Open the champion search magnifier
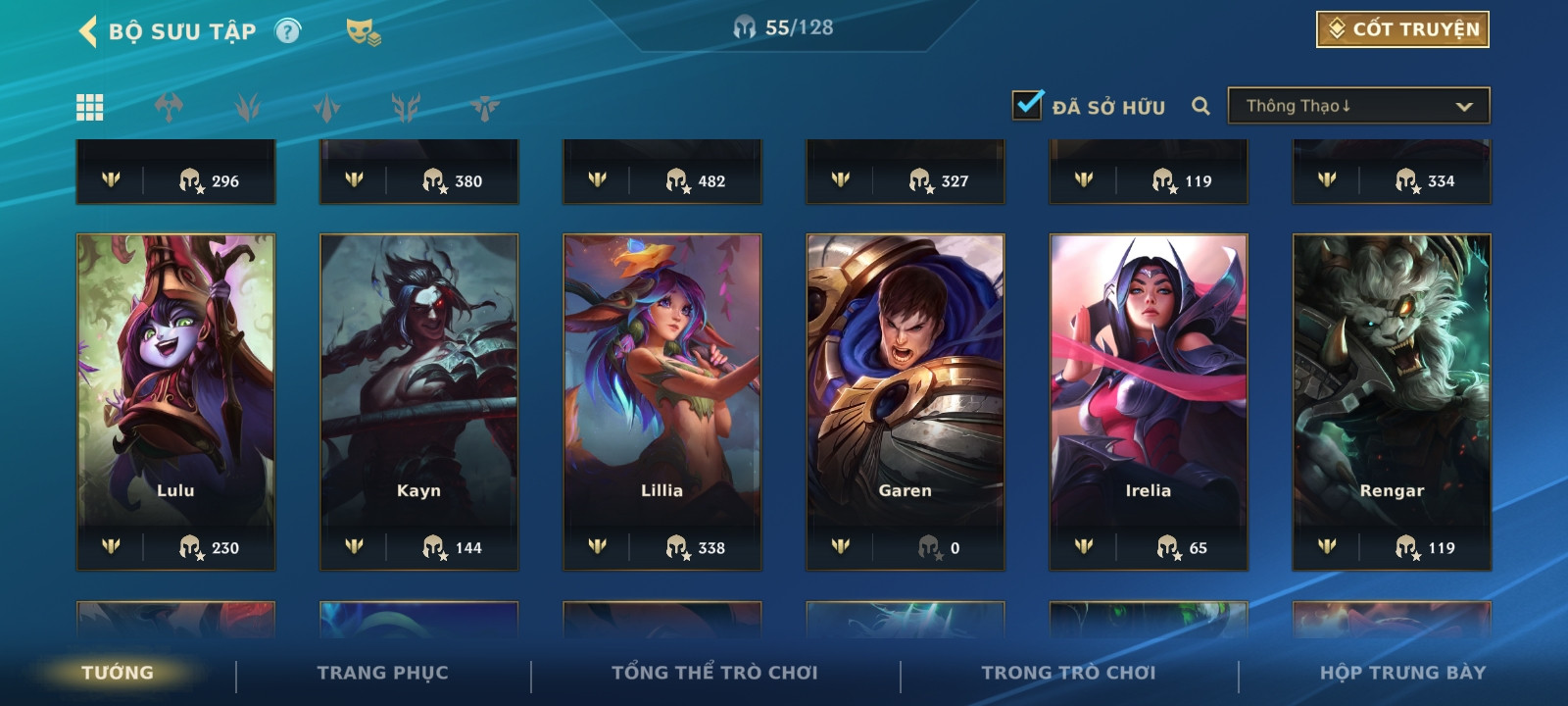 (1200, 106)
